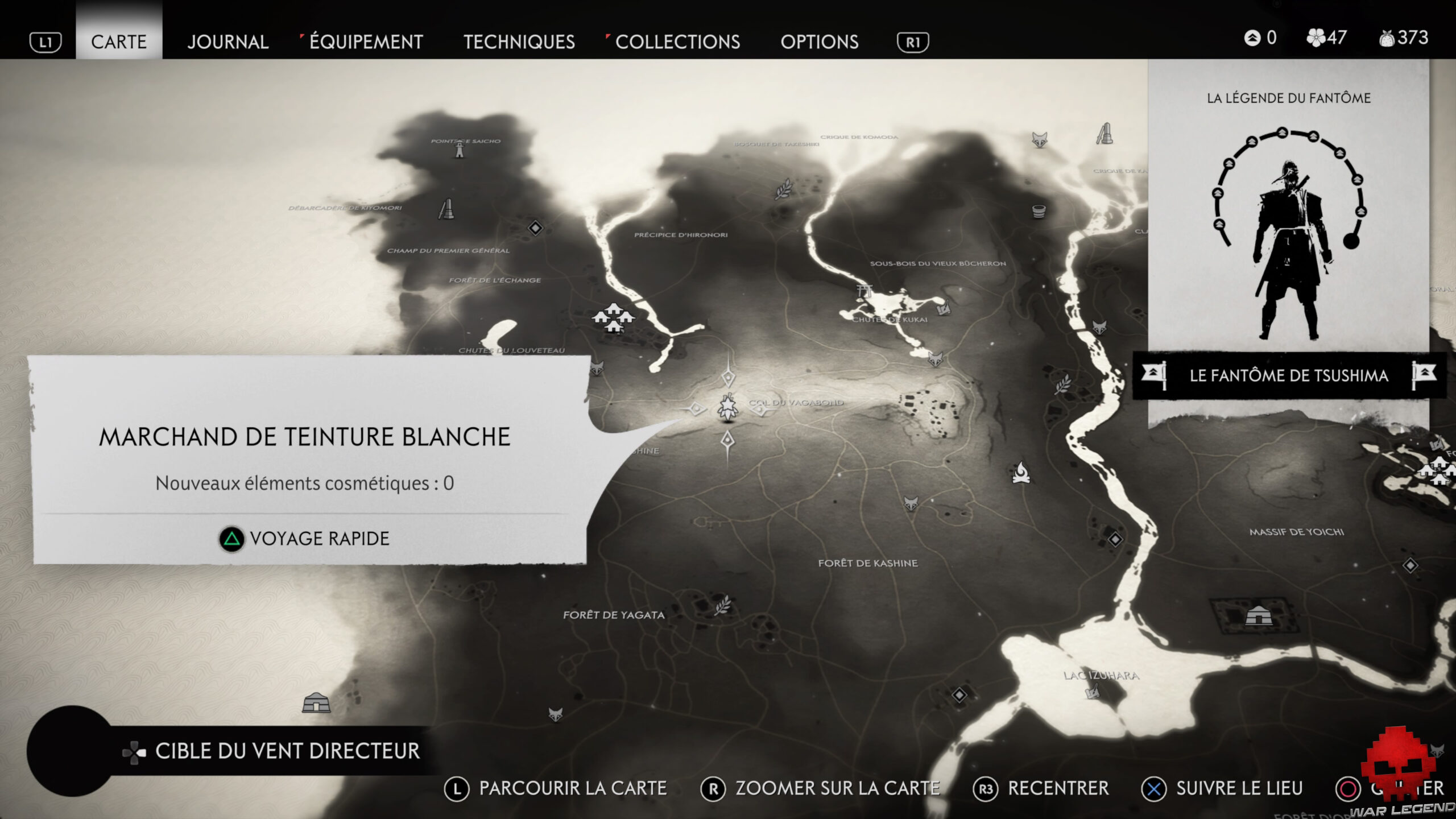Click Voyage Rapide to fast travel
Viewport: 1456px width, 819px height.
point(307,539)
